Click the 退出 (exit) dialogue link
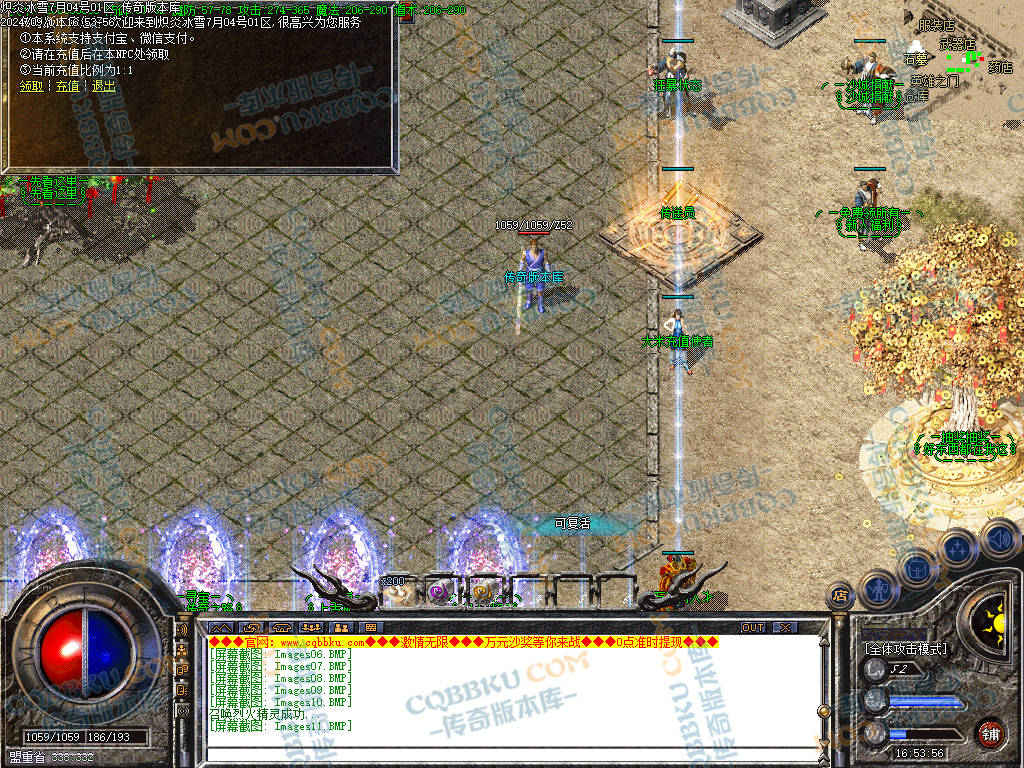Viewport: 1024px width, 768px height. pos(103,86)
